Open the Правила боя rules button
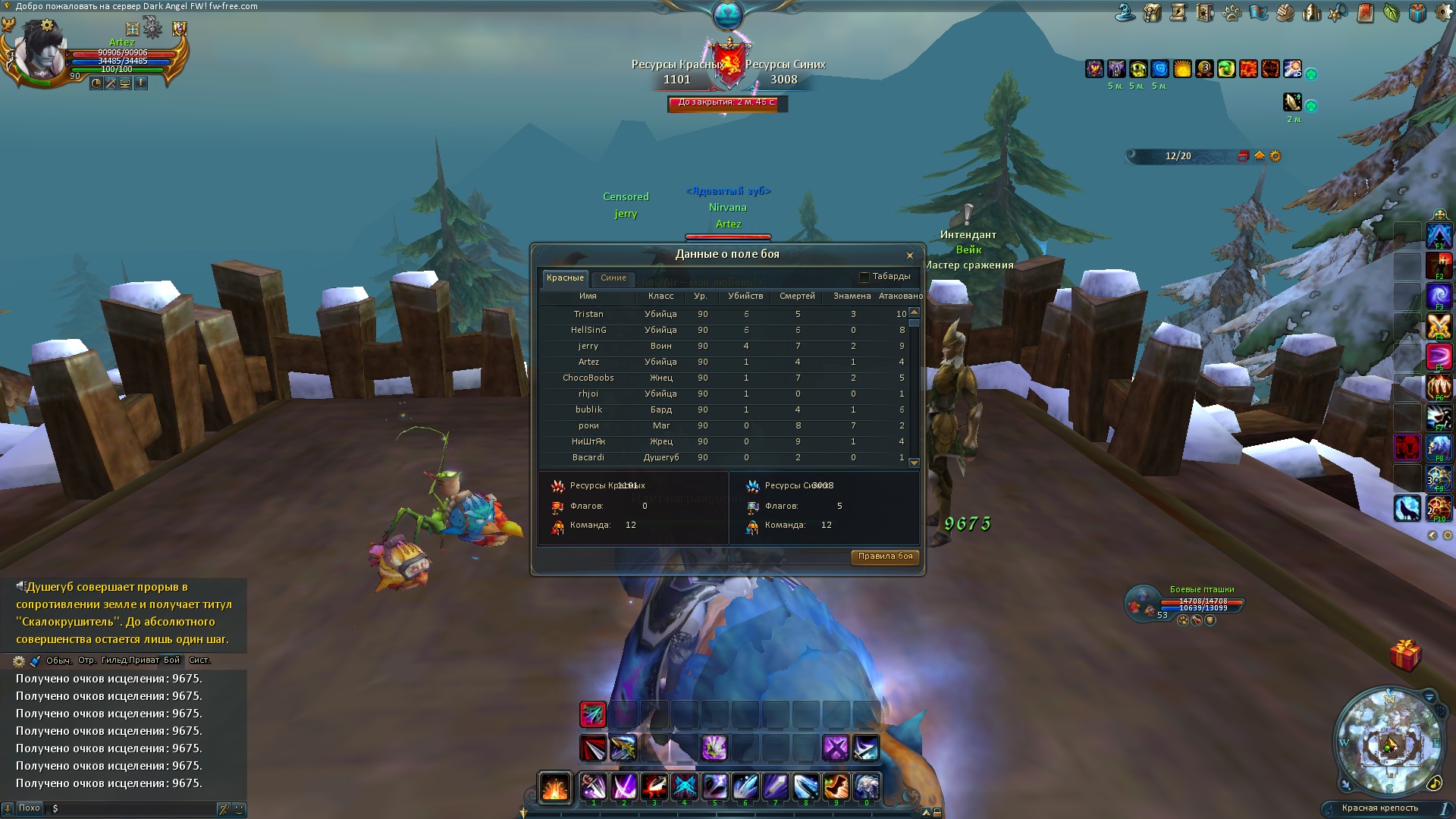Image resolution: width=1456 pixels, height=819 pixels. tap(885, 557)
